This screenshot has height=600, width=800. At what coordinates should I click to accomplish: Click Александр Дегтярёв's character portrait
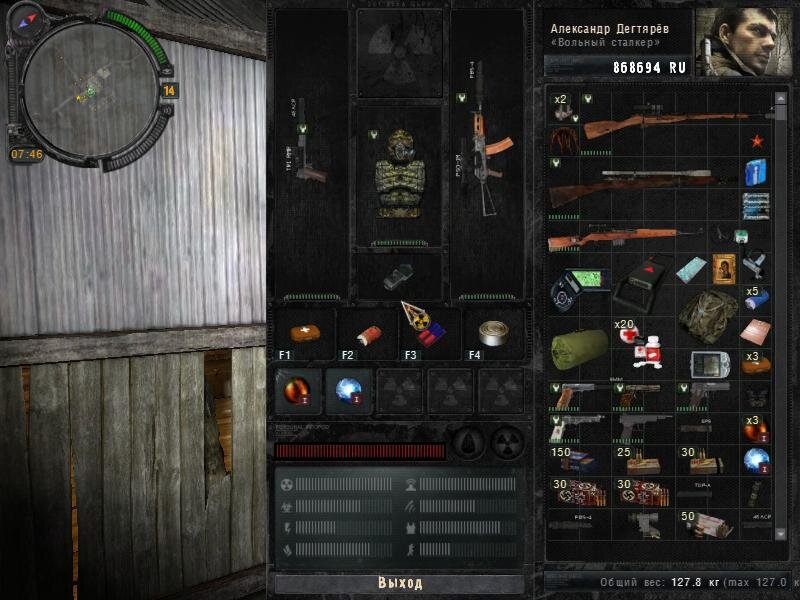click(746, 40)
